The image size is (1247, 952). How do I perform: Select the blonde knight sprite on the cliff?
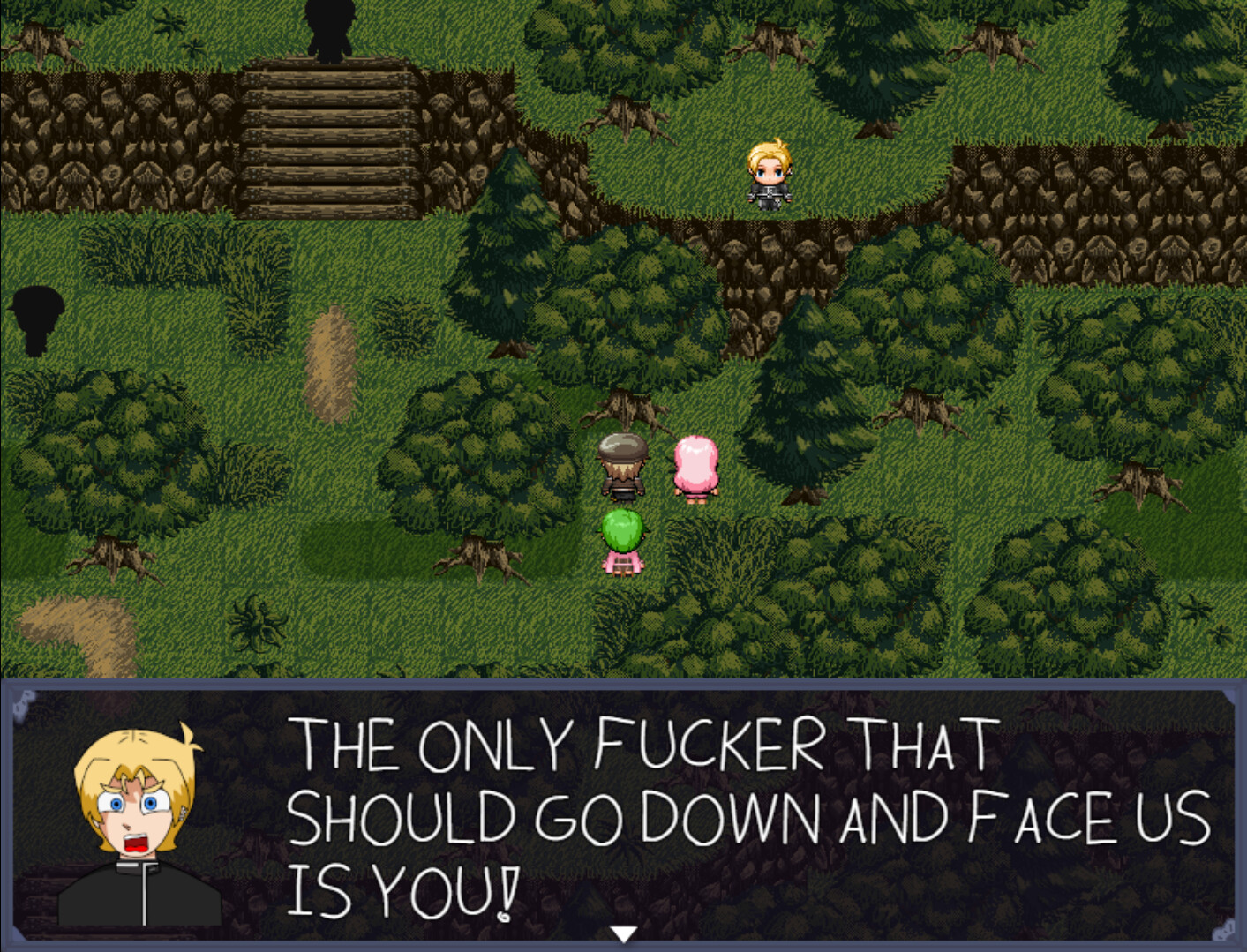[770, 175]
